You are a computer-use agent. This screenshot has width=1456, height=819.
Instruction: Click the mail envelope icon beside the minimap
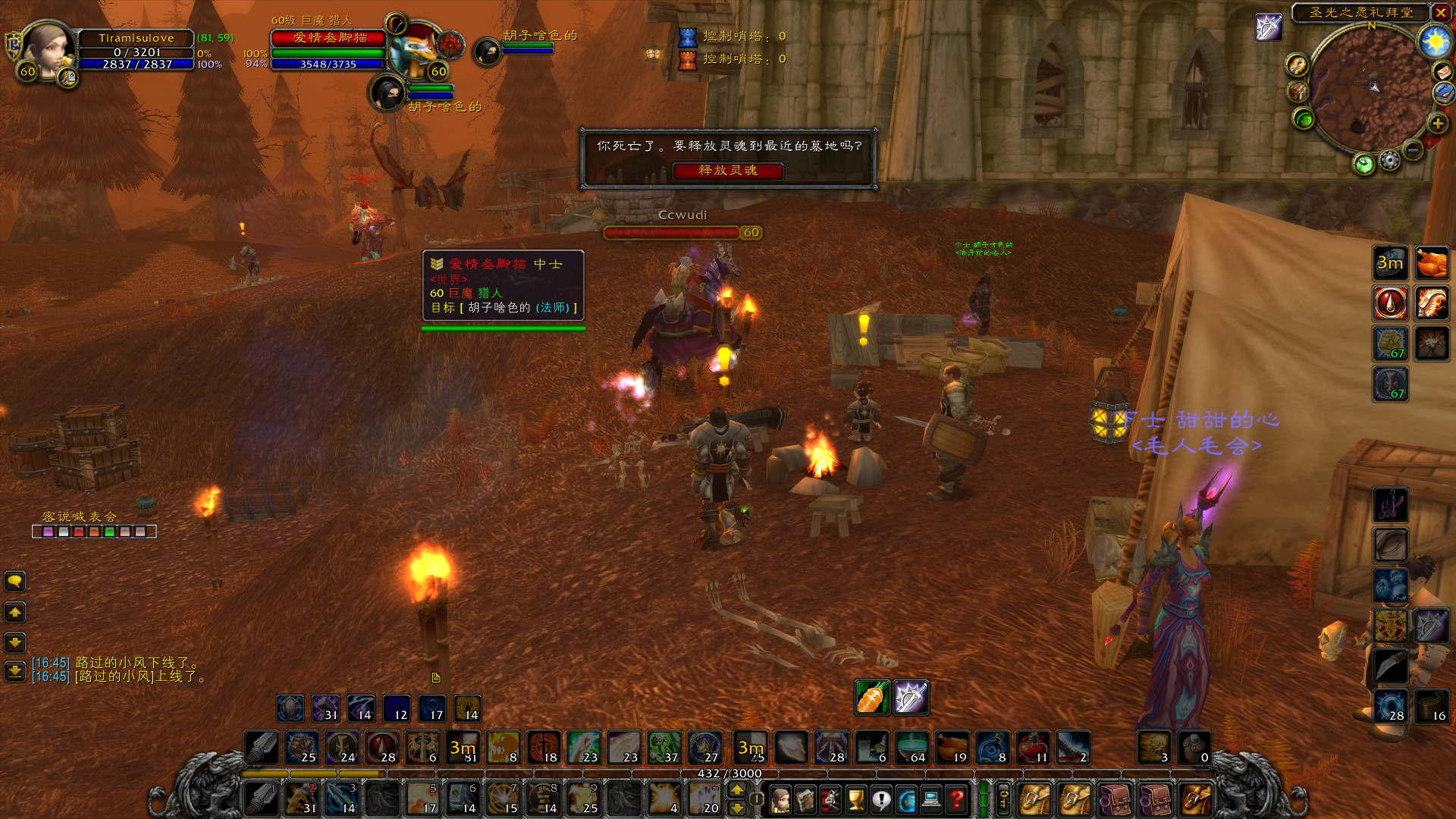tap(1442, 72)
